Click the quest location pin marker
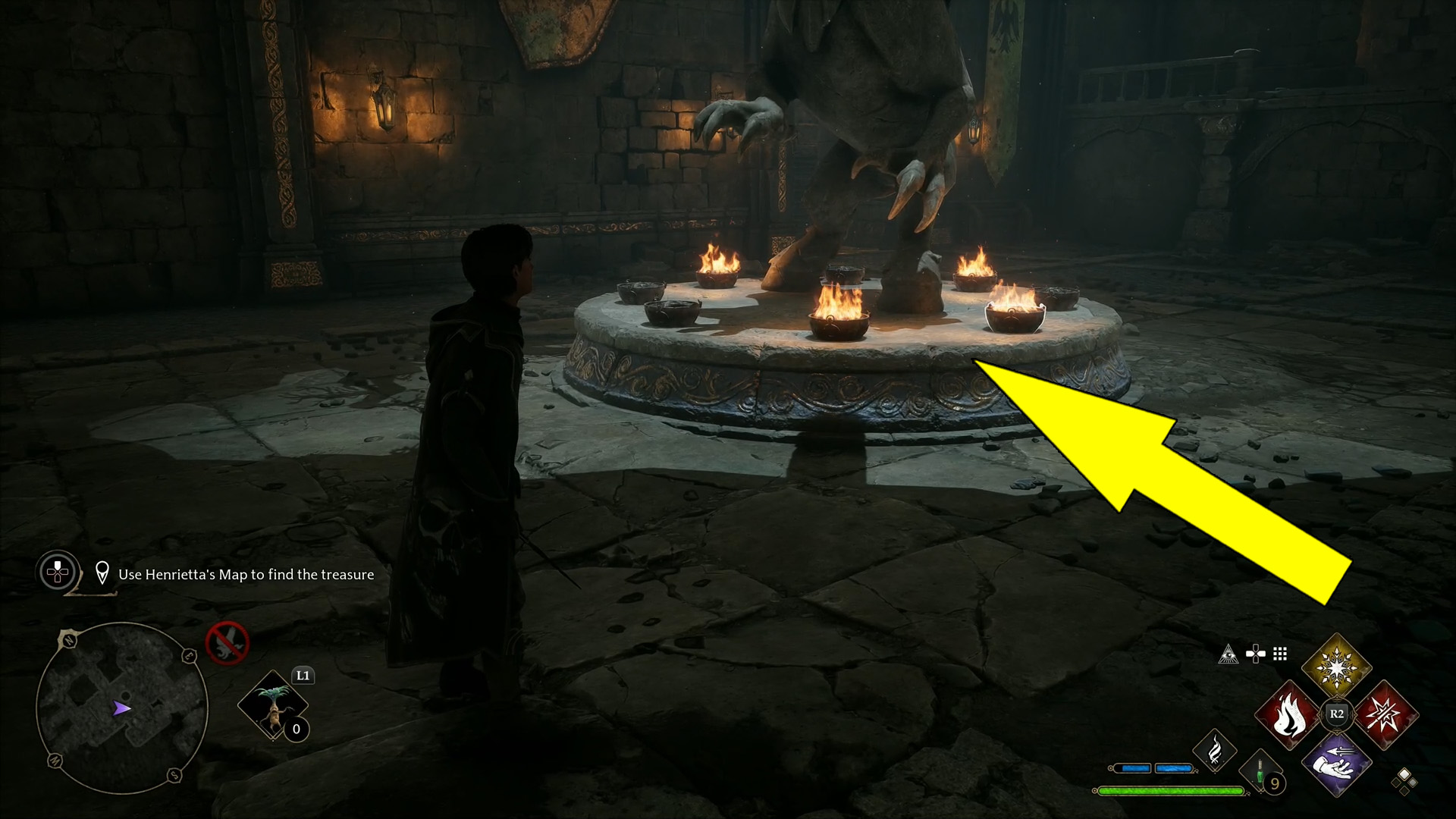The height and width of the screenshot is (819, 1456). point(102,573)
